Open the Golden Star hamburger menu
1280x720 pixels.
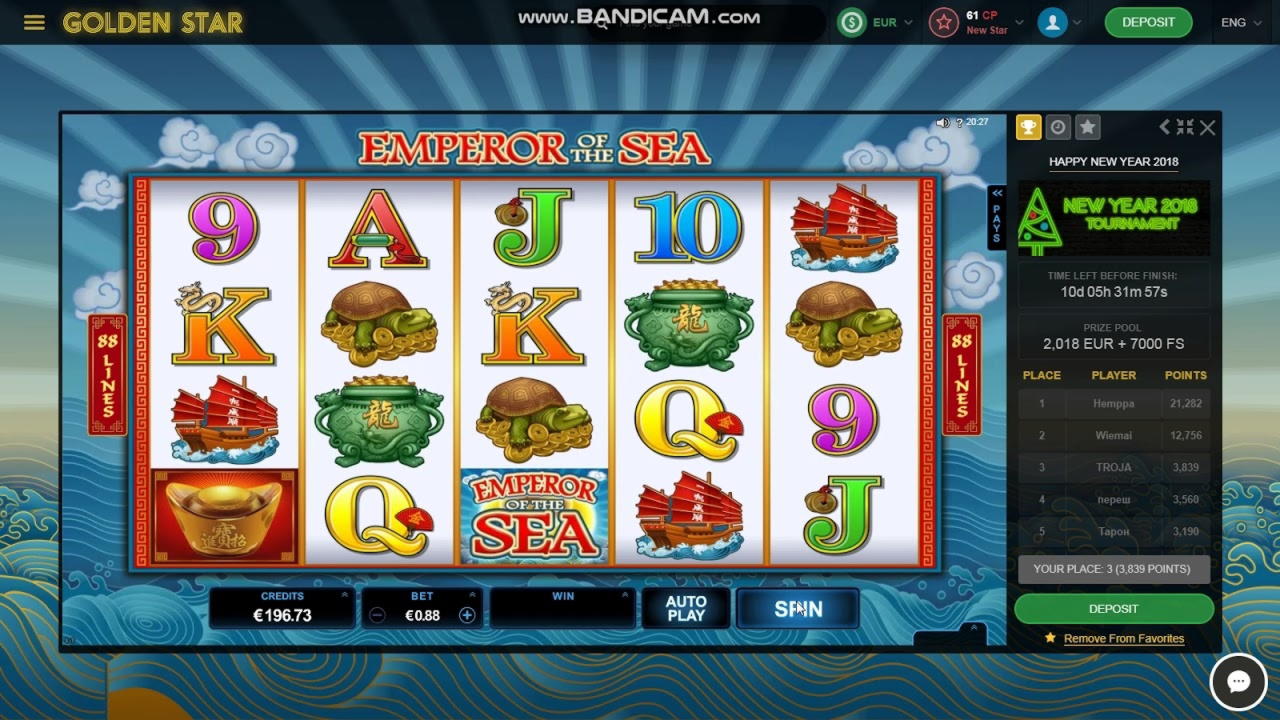[34, 22]
